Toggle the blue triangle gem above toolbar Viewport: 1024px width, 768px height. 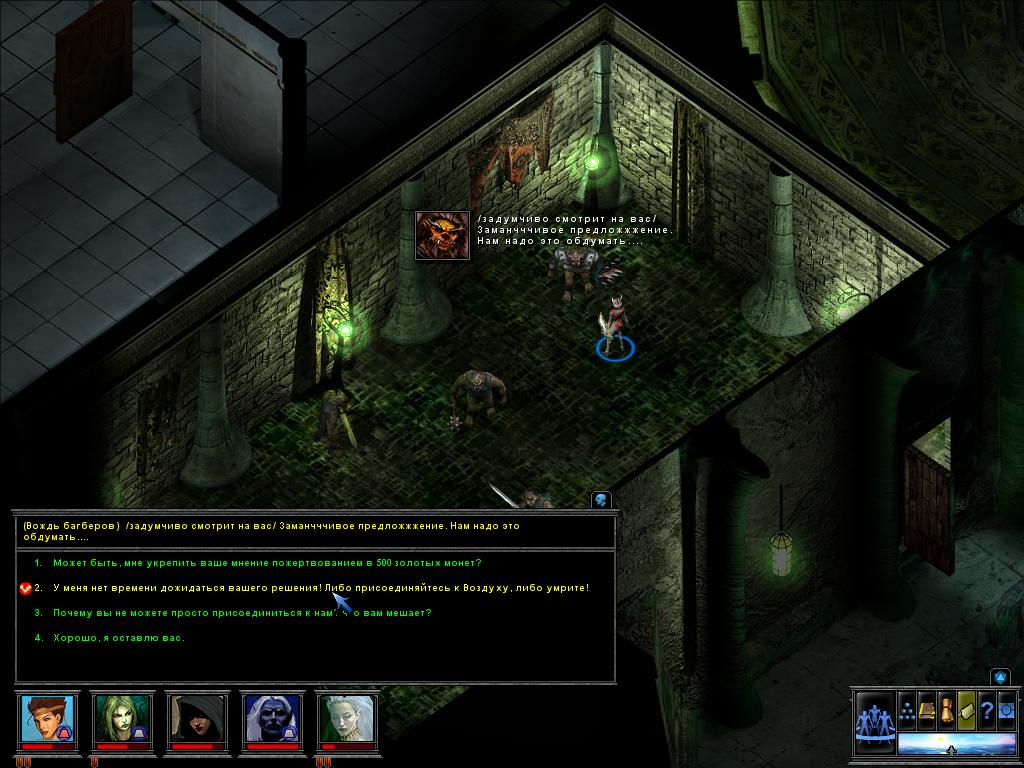tap(1000, 678)
